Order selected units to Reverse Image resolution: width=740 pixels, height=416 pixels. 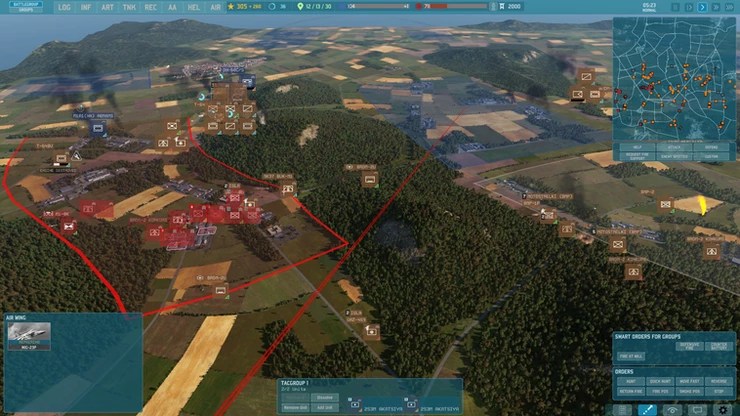pyautogui.click(x=718, y=380)
